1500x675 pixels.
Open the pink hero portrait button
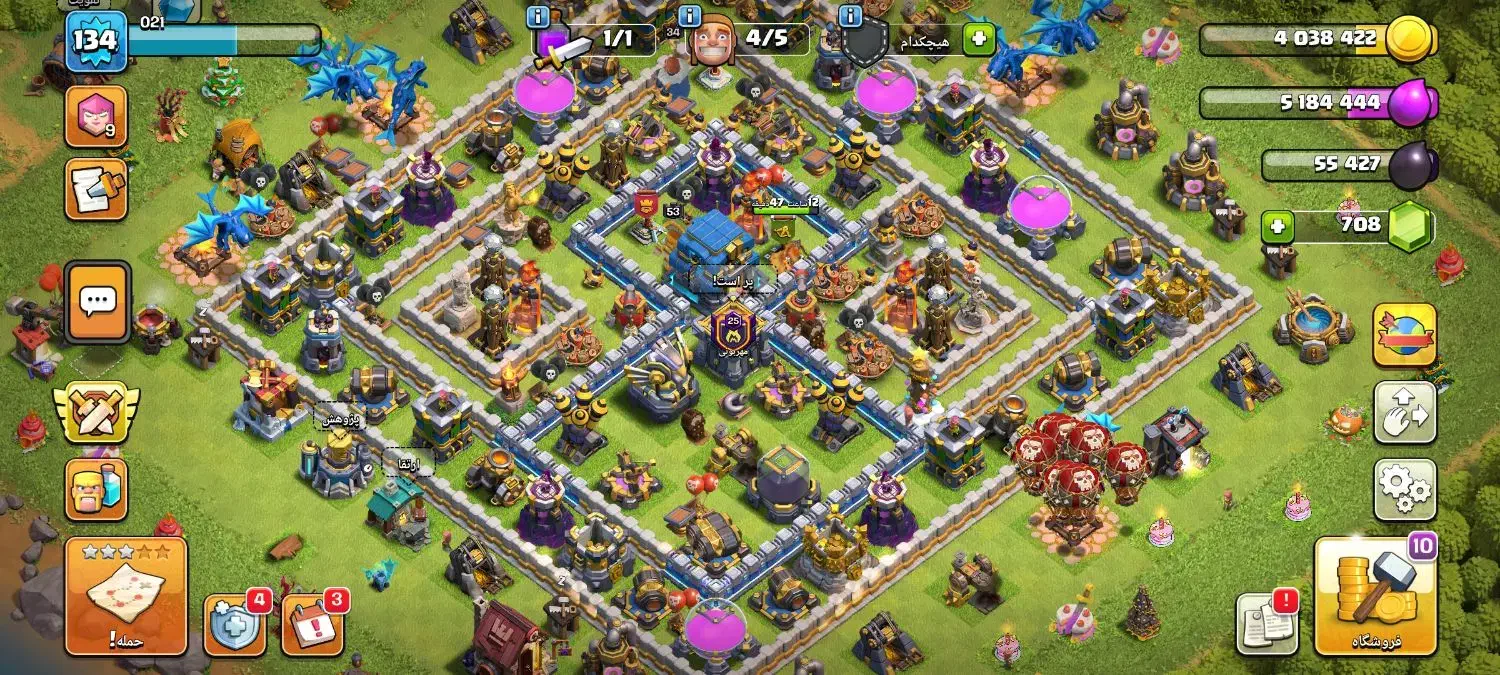click(96, 116)
